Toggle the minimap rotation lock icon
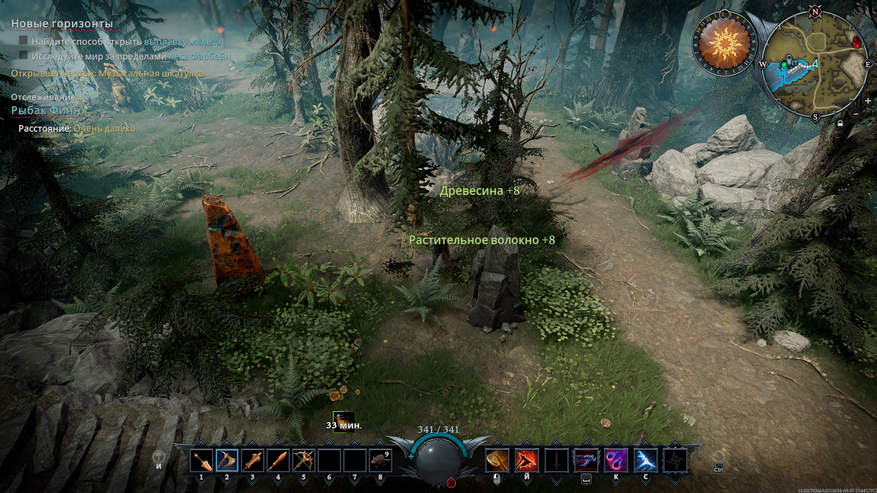Screen dimensions: 877x493 [841, 122]
